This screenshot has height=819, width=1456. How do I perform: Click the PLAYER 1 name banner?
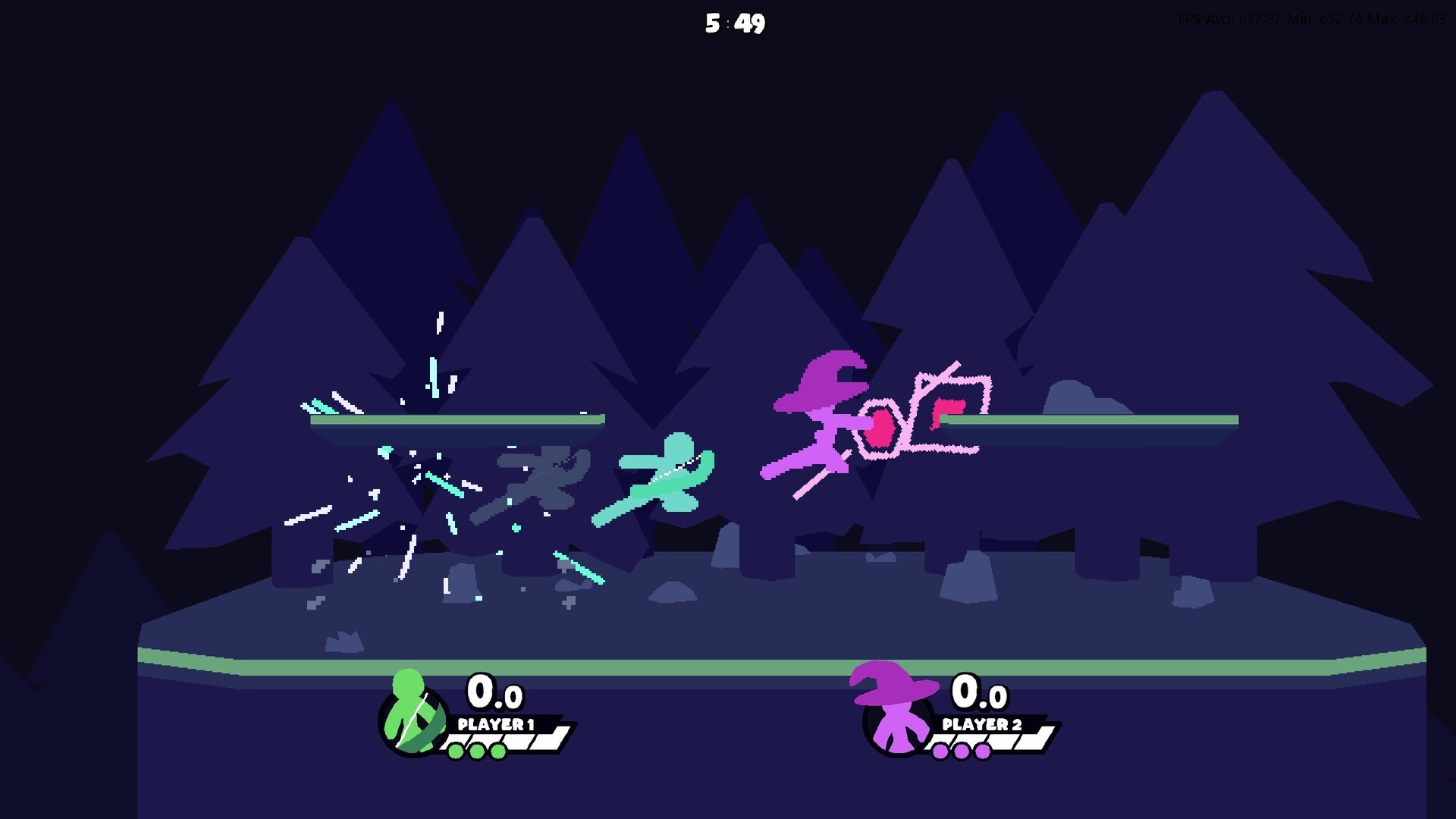497,725
